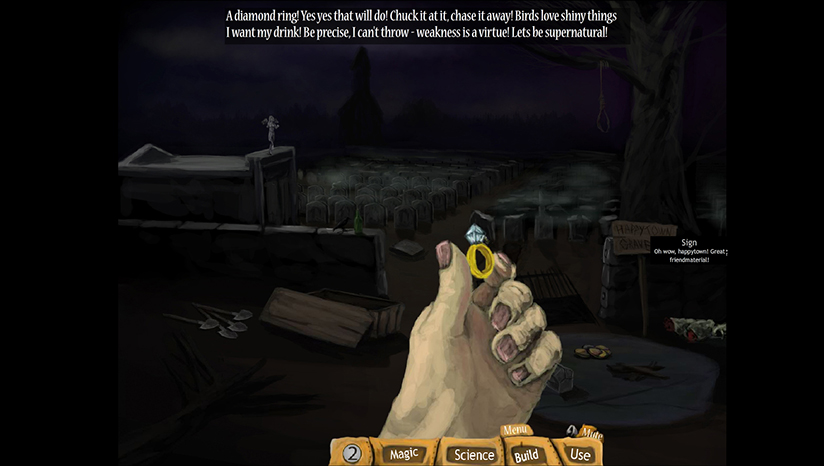Click the number 2 coin button

351,453
